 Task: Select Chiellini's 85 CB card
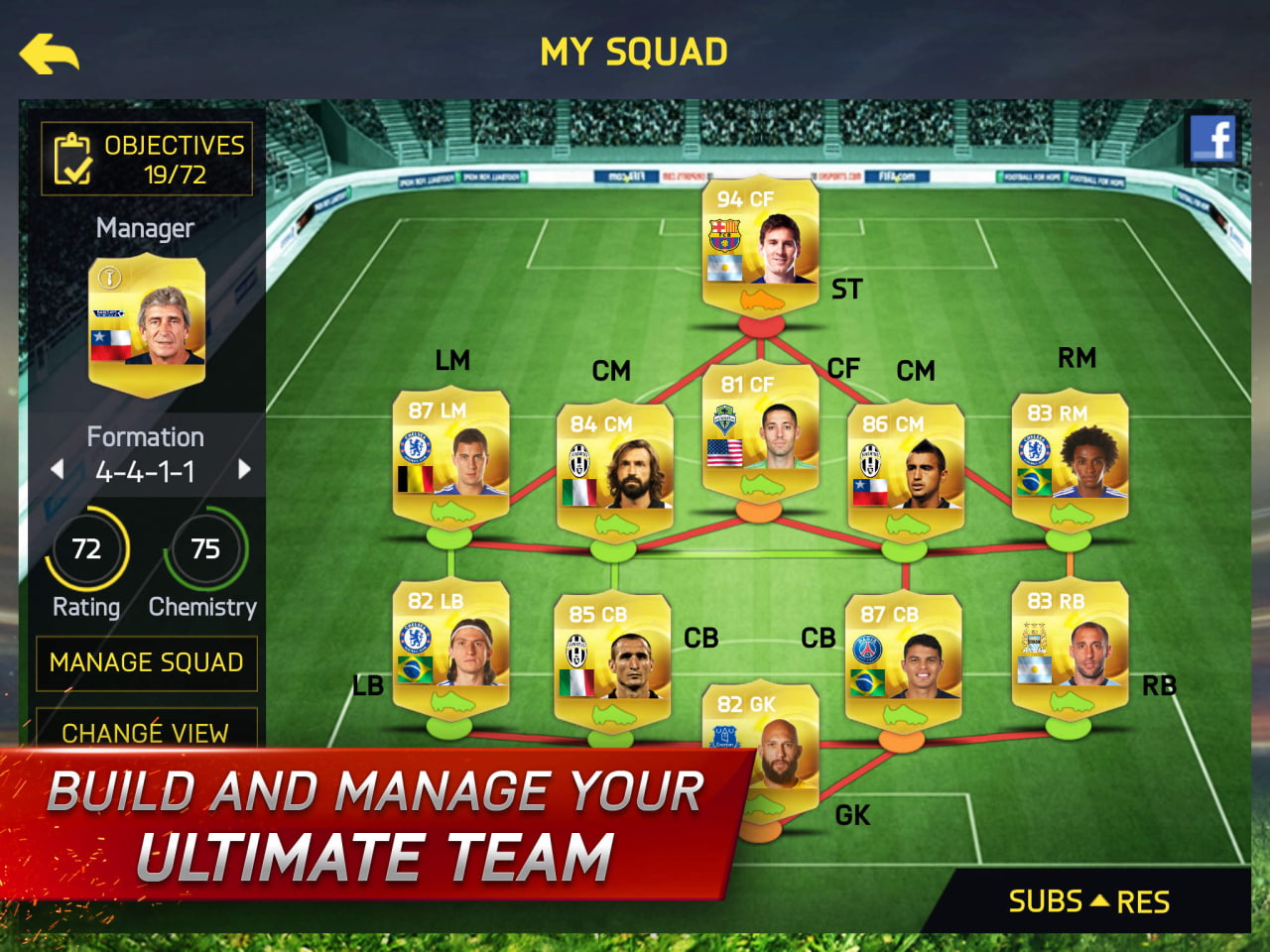coord(613,659)
